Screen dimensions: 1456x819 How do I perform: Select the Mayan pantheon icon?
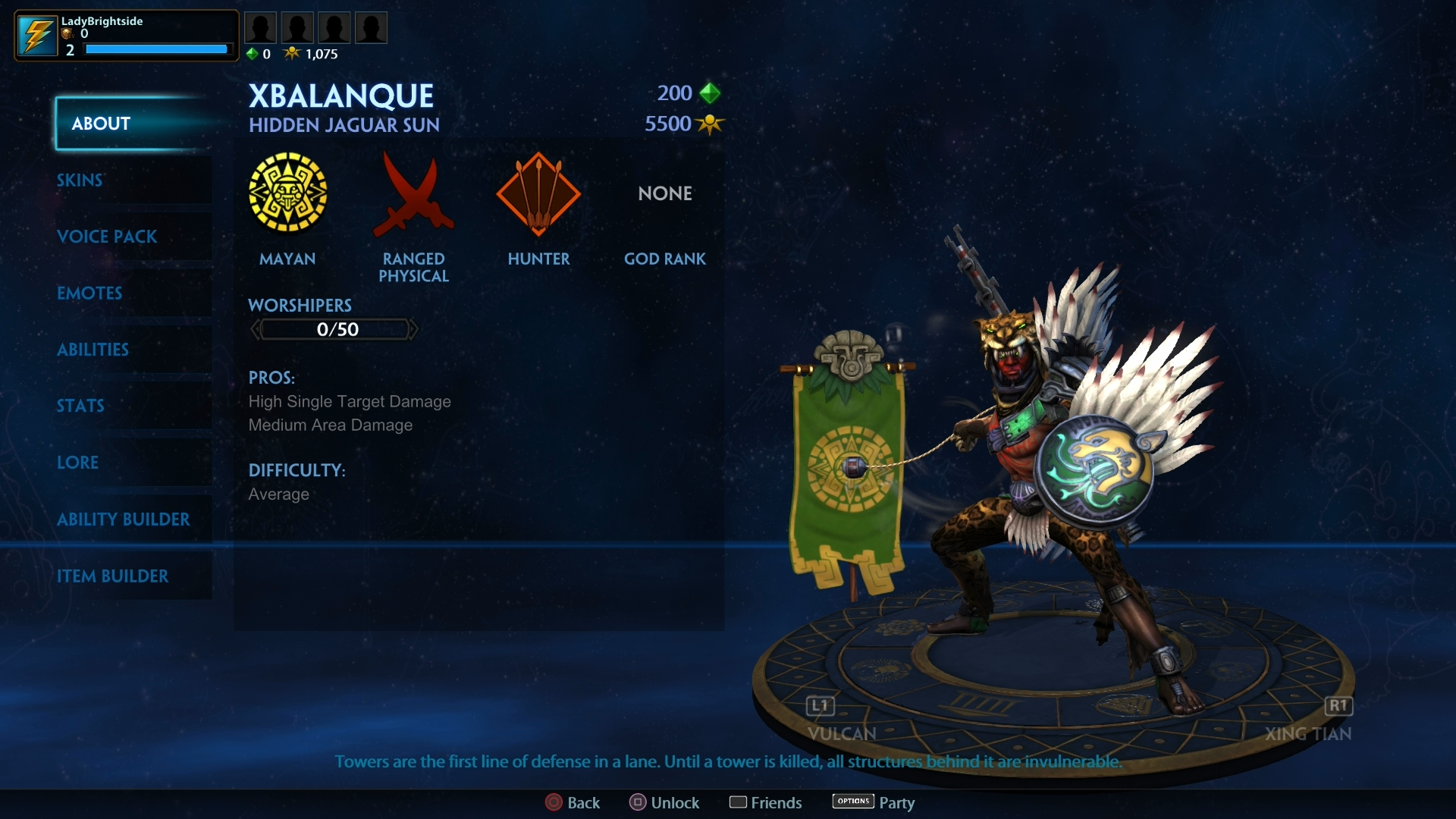click(288, 193)
